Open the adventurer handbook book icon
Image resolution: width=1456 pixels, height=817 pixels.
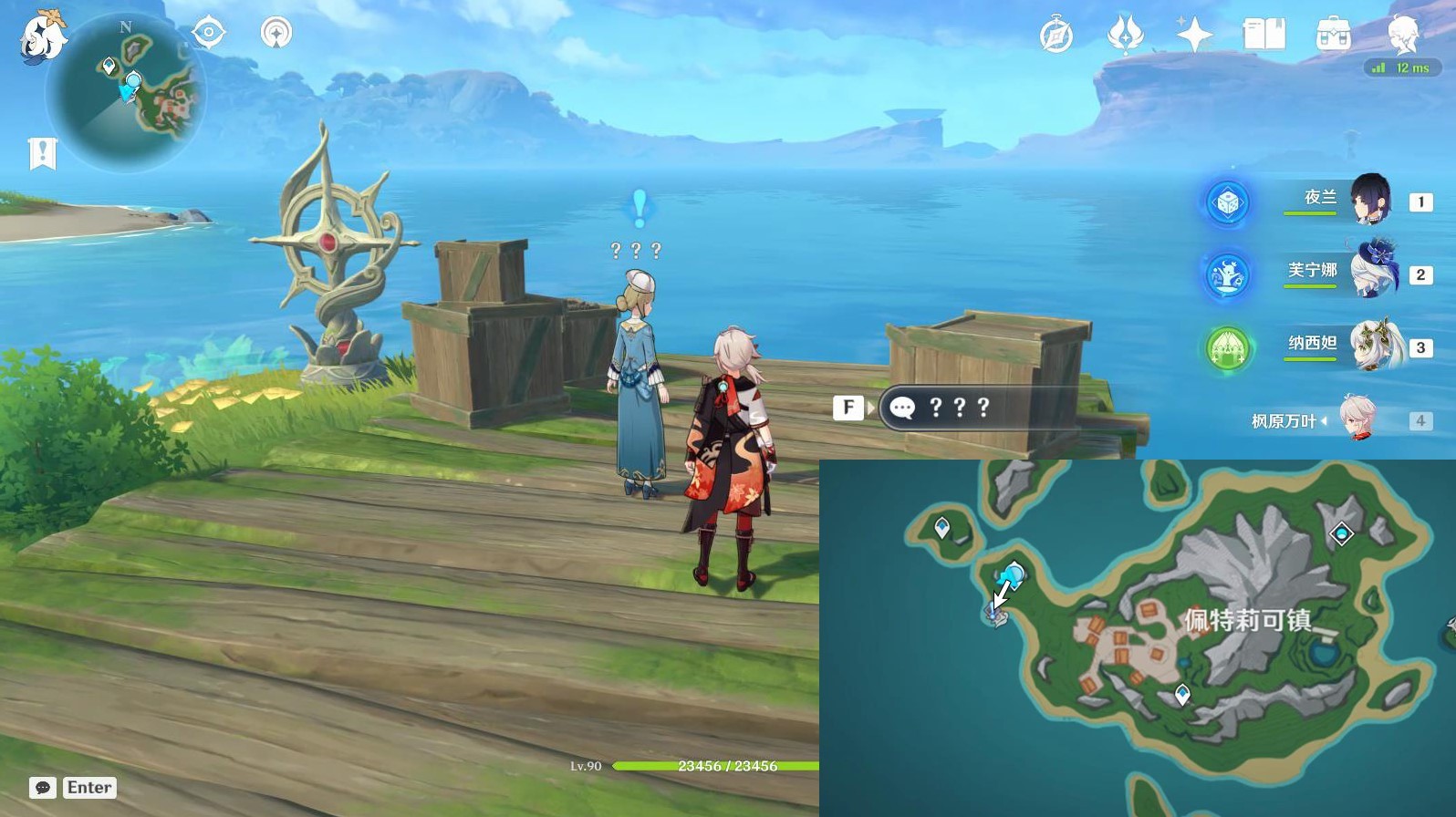coord(1264,36)
